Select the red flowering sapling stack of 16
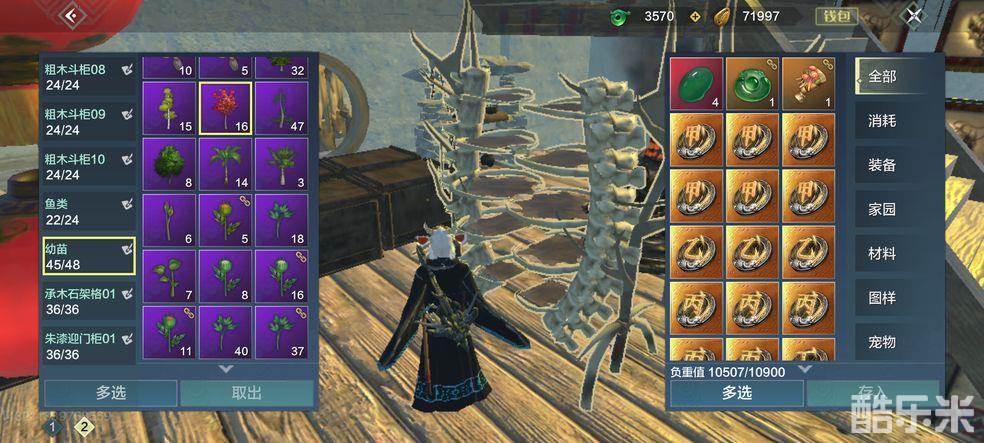Image resolution: width=984 pixels, height=443 pixels. (x=225, y=108)
